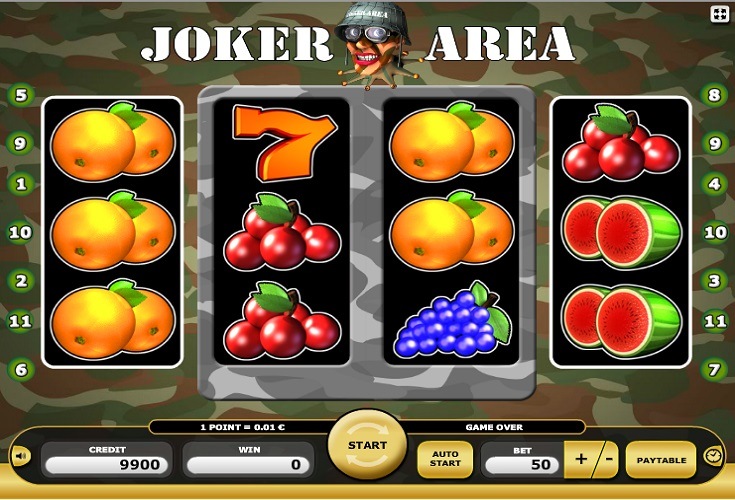The height and width of the screenshot is (500, 735).
Task: Select payline number 7 marker
Action: pos(714,369)
